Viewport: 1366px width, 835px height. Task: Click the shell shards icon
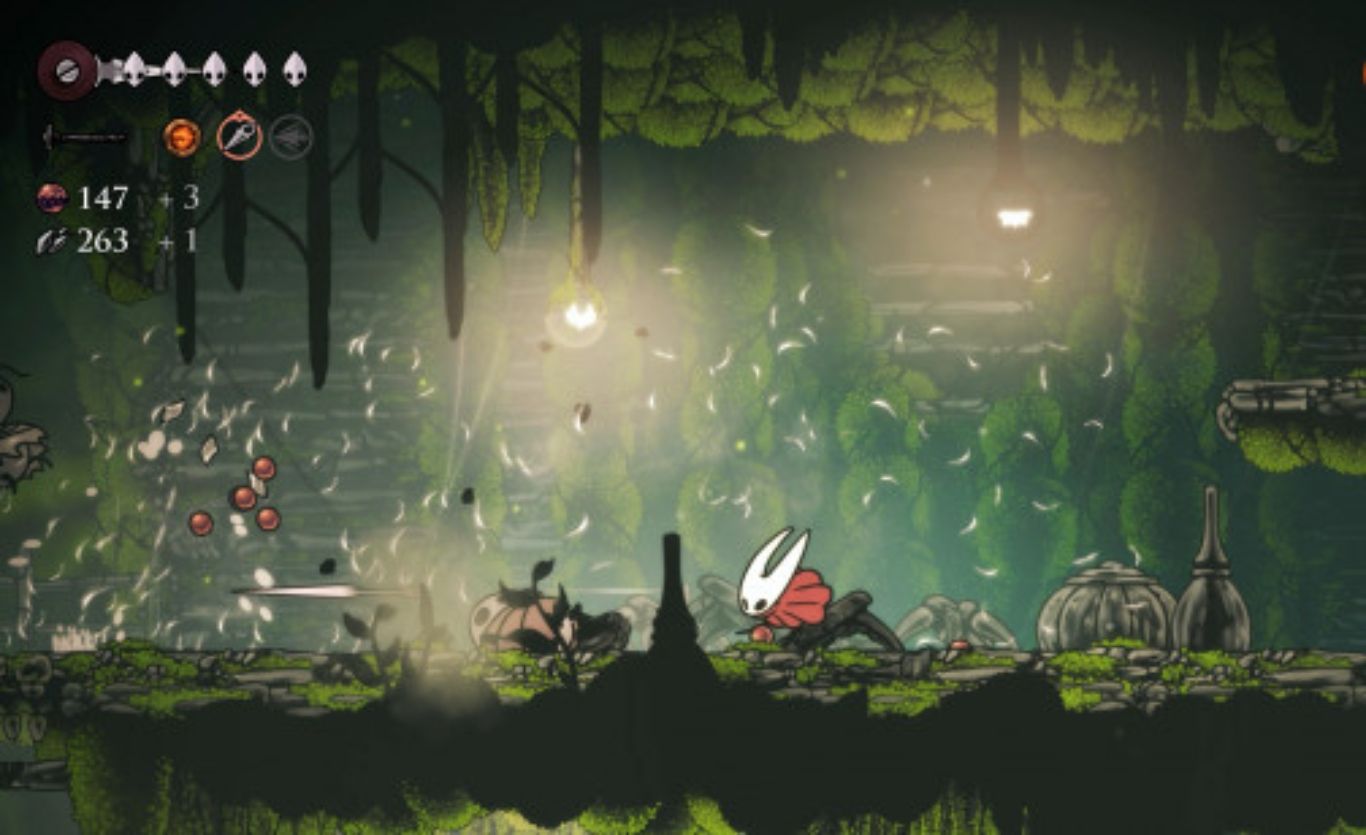coord(52,241)
